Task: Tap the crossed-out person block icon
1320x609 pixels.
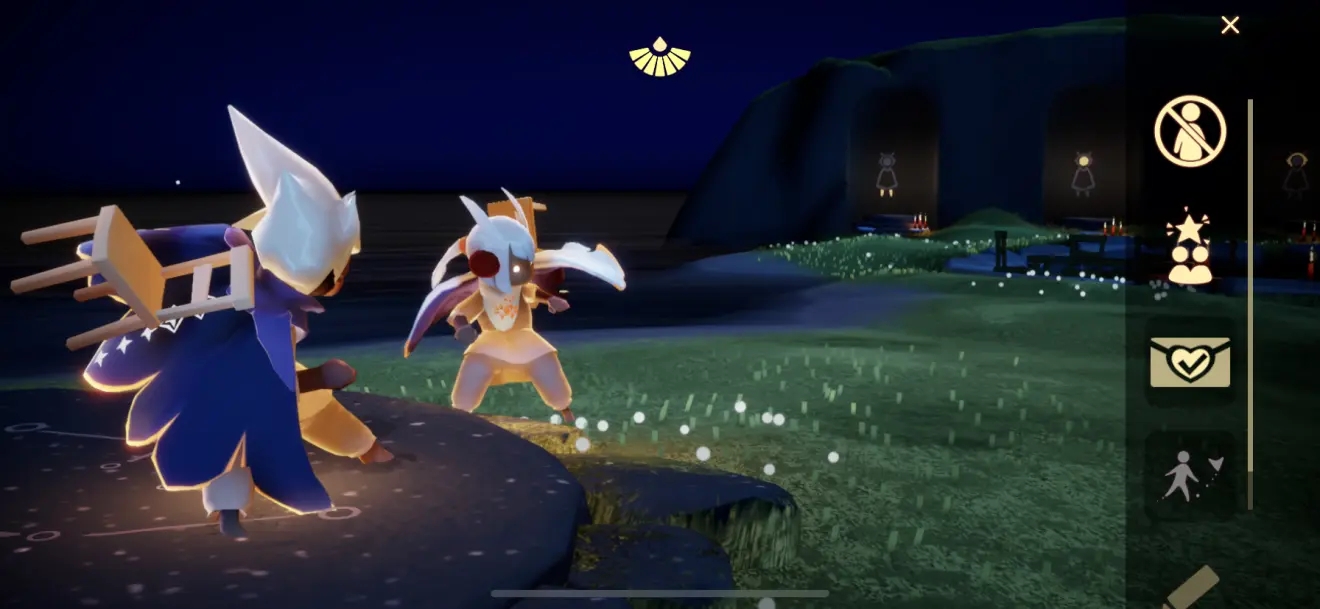Action: tap(1190, 131)
